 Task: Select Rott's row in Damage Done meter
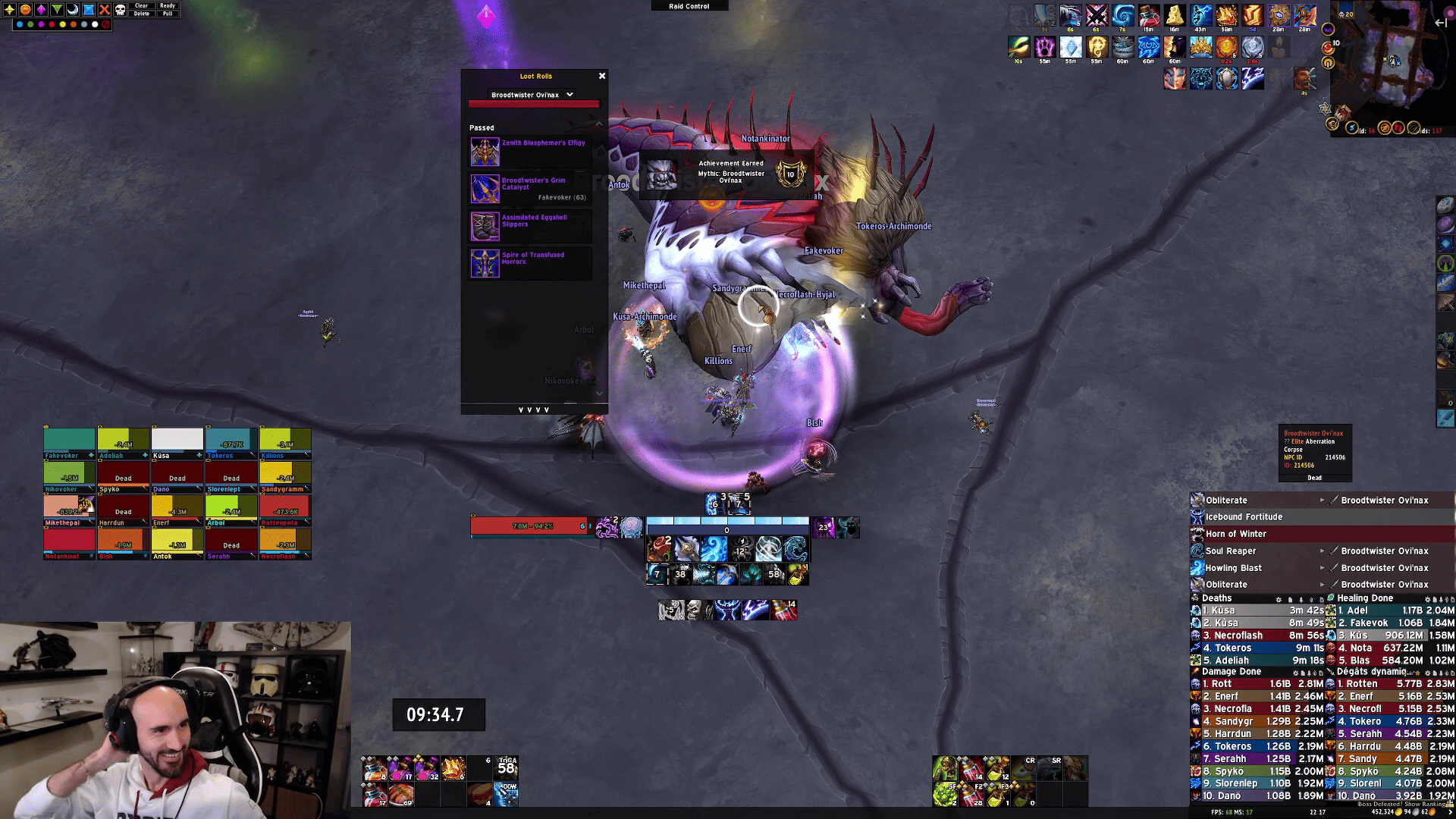pyautogui.click(x=1259, y=684)
